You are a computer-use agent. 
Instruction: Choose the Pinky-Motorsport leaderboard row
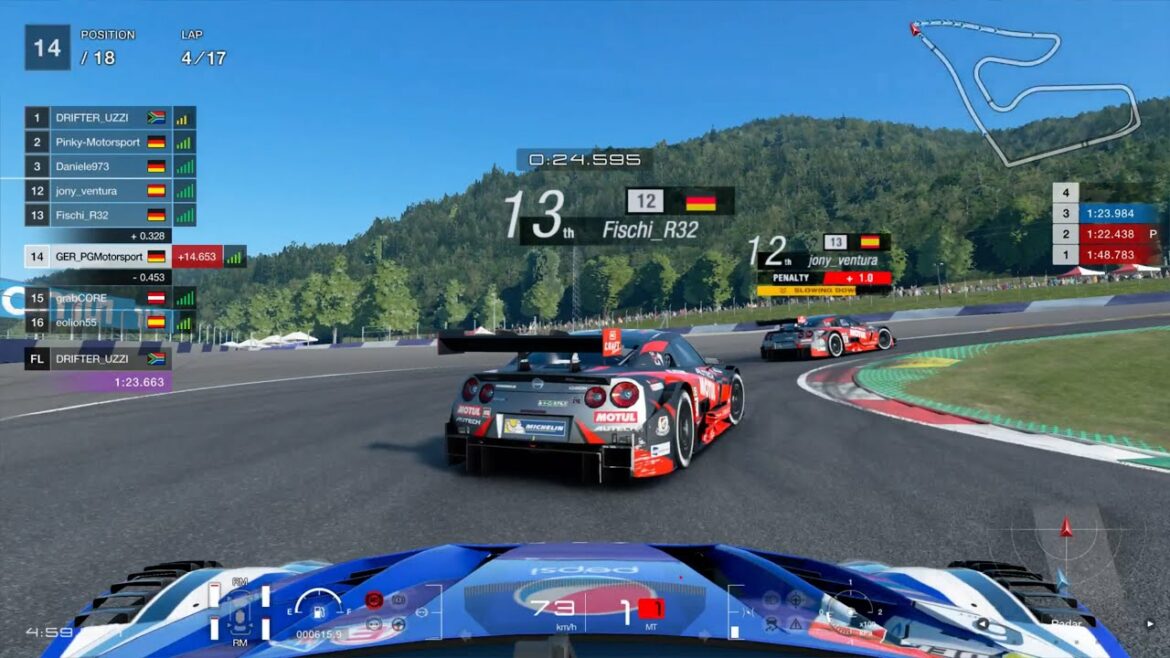point(100,142)
